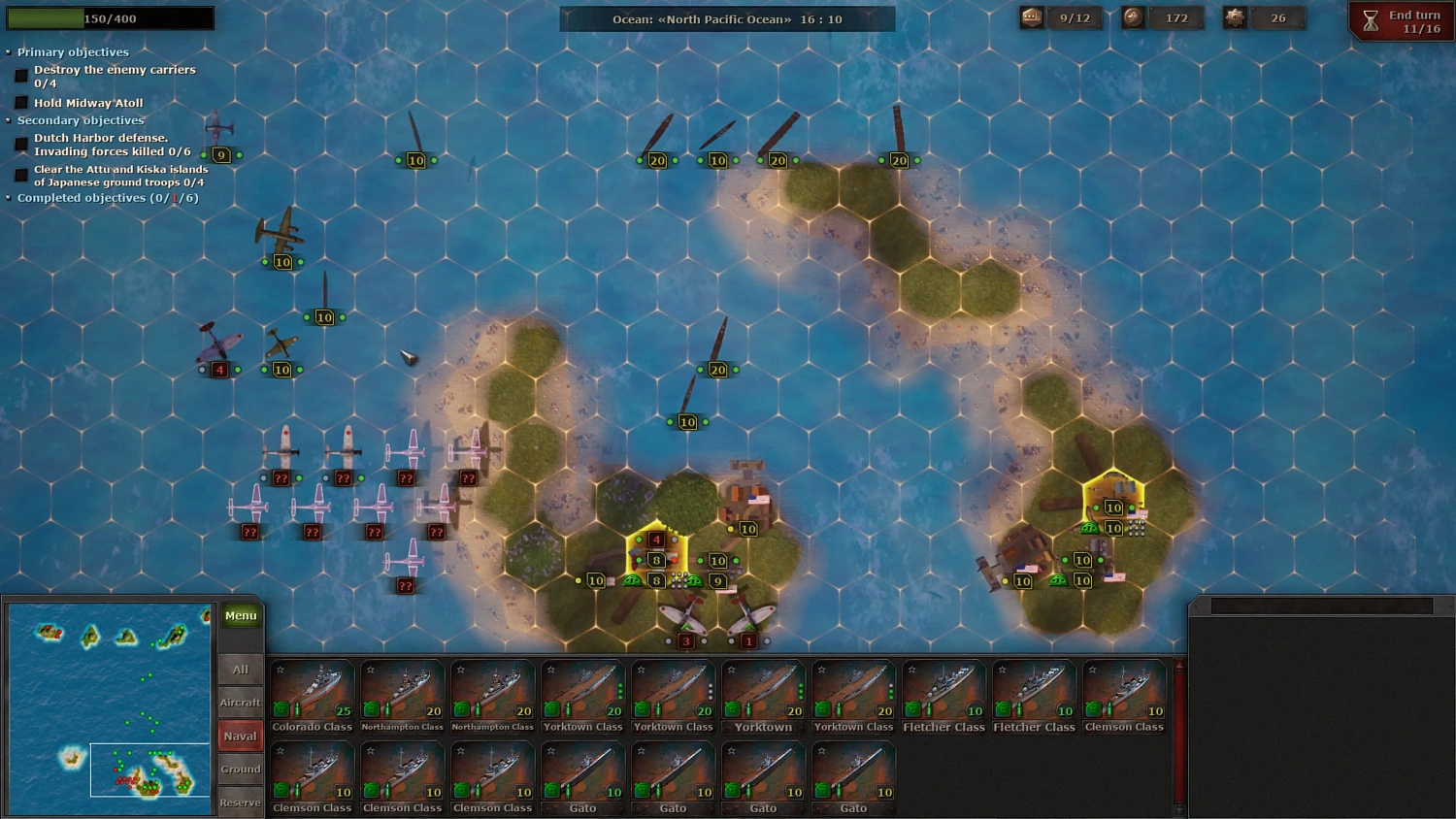Switch to the Aircraft unit tab
This screenshot has width=1456, height=819.
tap(240, 702)
